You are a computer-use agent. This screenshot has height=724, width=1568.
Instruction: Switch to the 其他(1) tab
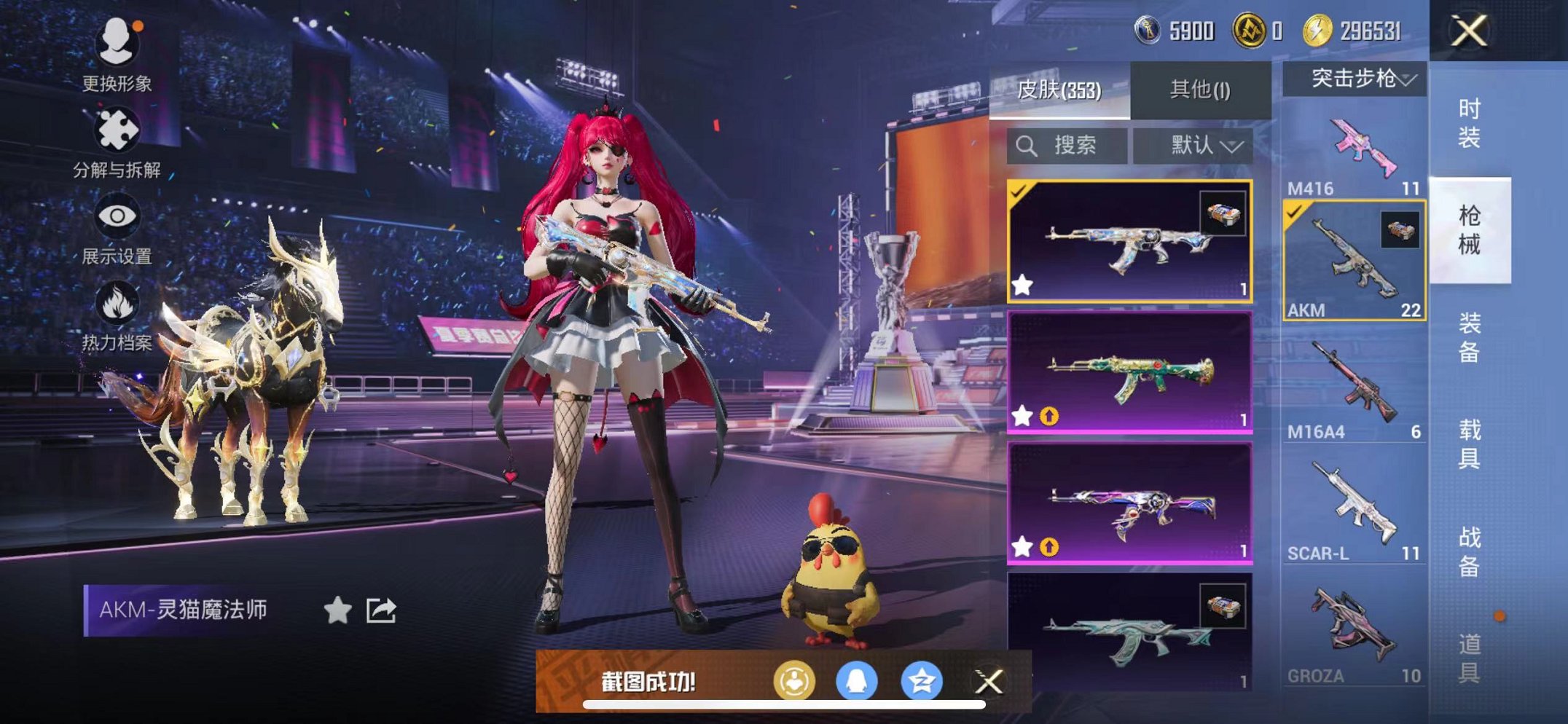point(1198,87)
